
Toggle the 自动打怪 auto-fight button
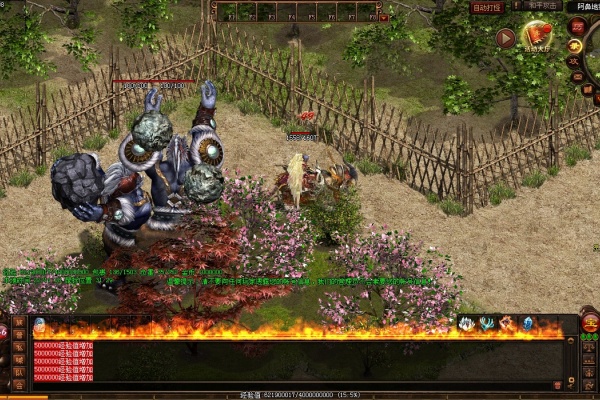(488, 7)
